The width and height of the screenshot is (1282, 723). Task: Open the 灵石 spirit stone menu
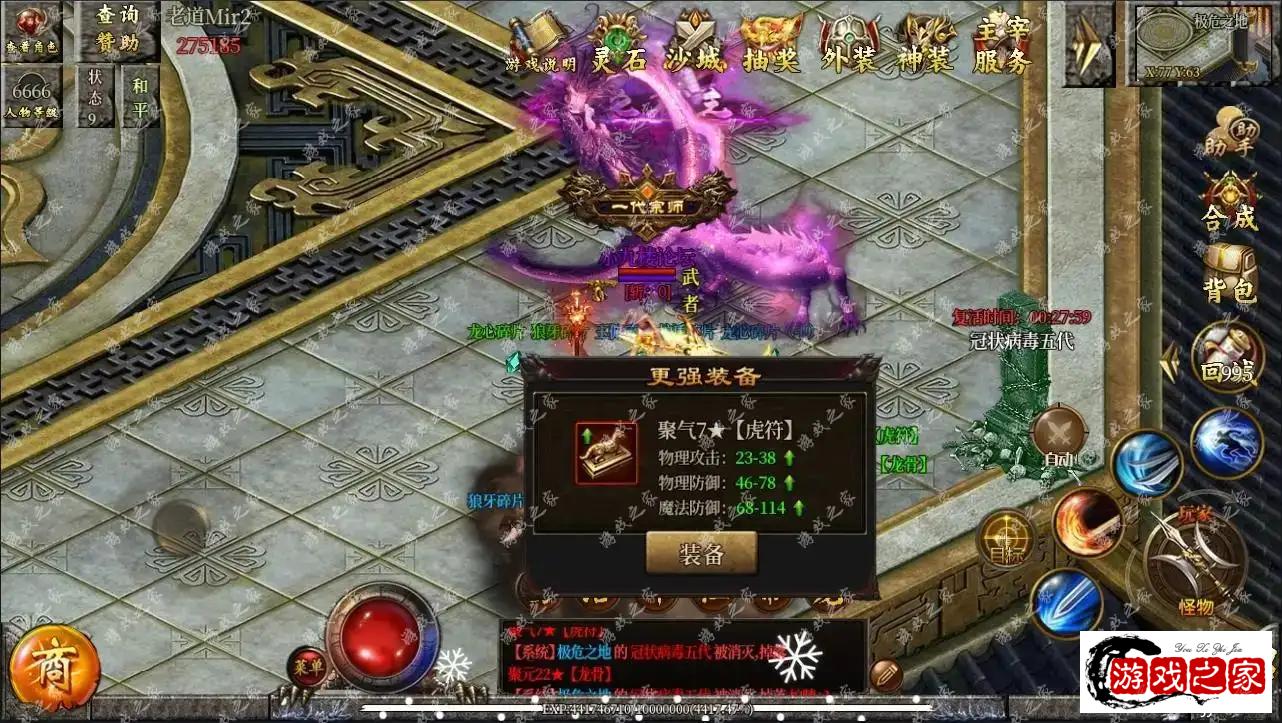point(620,46)
